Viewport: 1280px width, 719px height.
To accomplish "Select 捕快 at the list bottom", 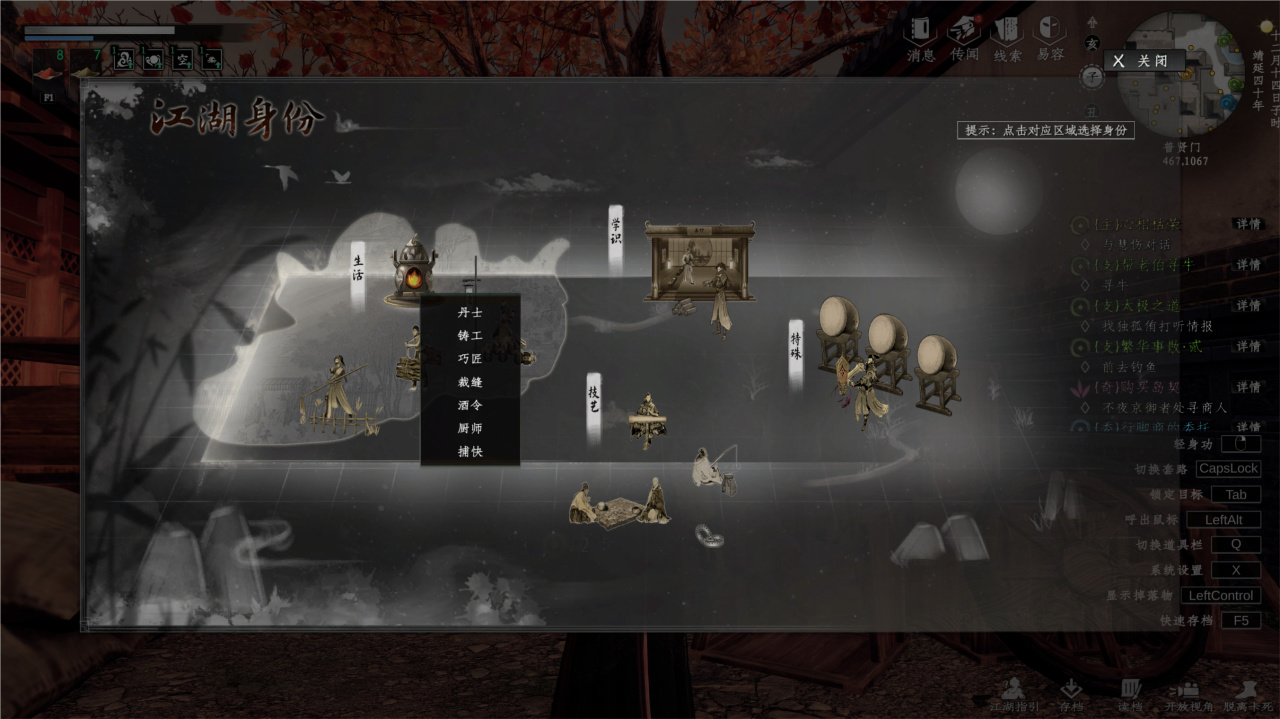I will [470, 452].
